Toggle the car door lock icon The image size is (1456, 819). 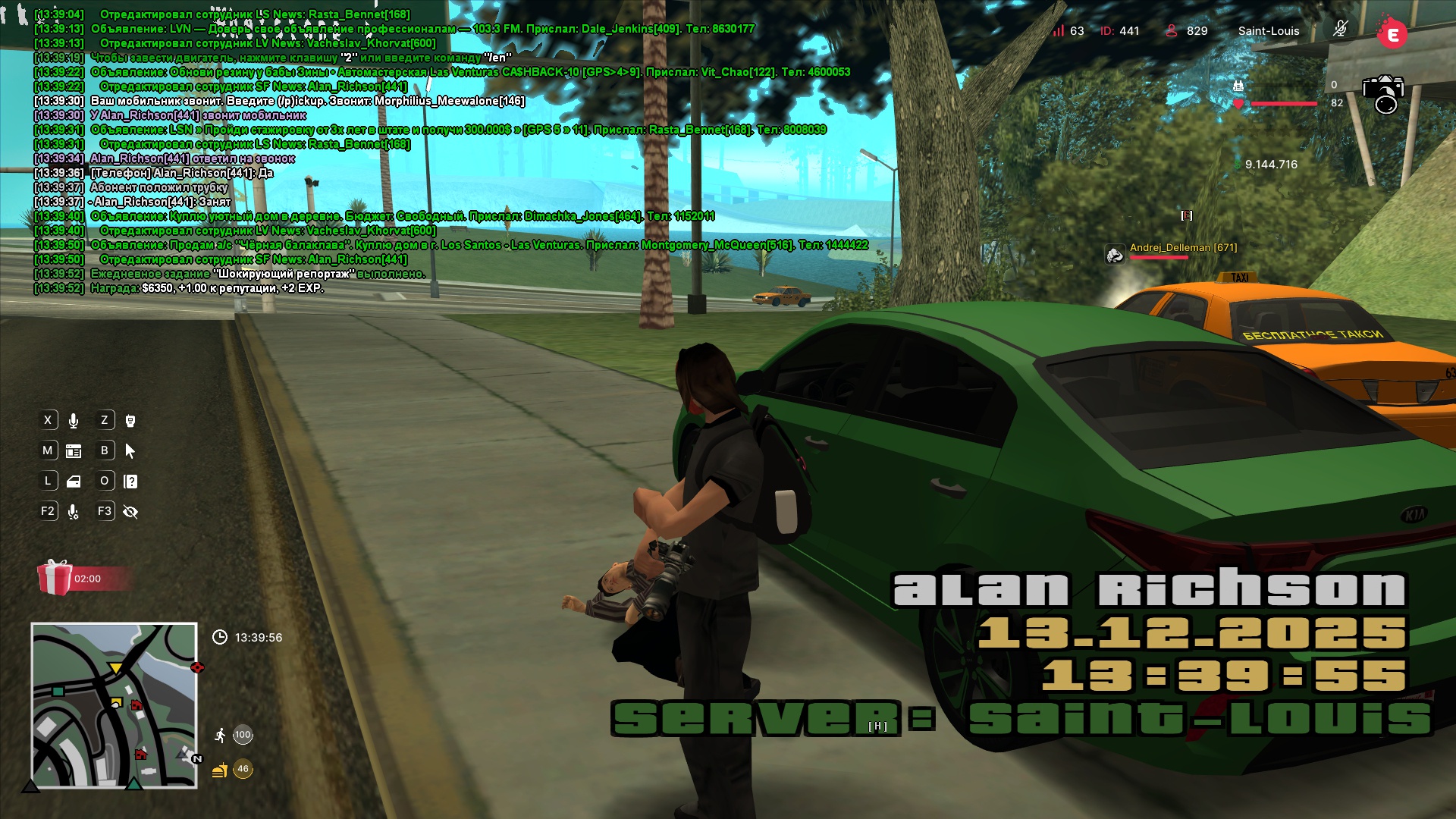pos(74,482)
